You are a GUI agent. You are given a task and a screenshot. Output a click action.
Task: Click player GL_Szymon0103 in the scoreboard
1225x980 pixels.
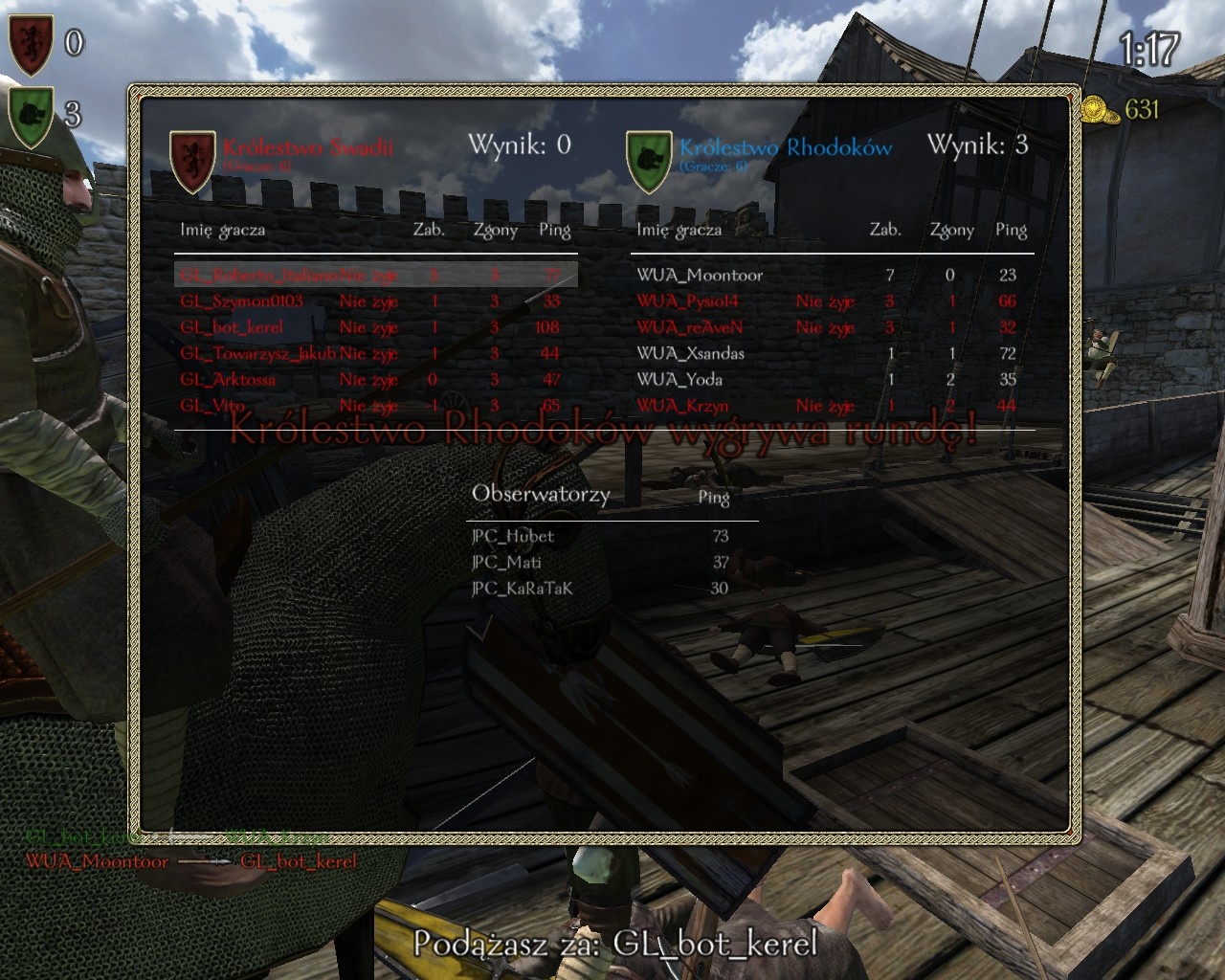241,301
